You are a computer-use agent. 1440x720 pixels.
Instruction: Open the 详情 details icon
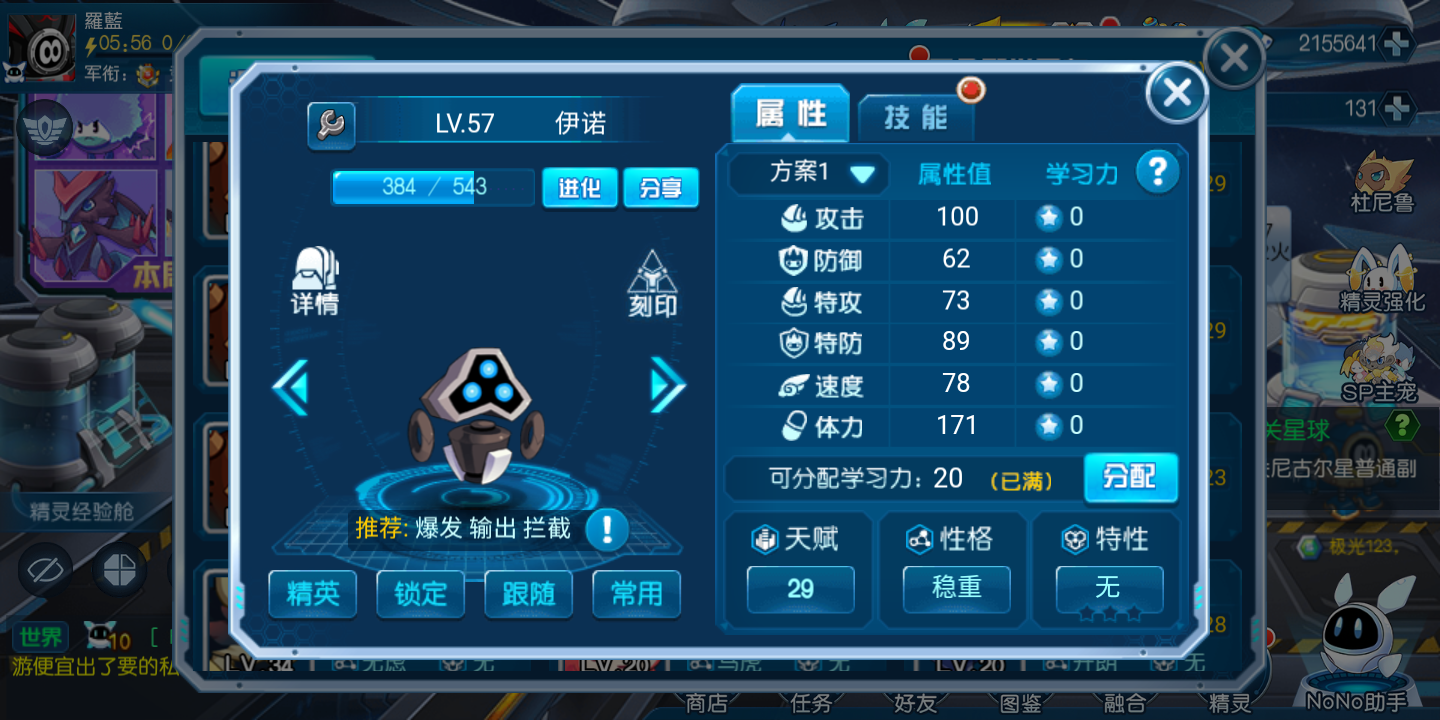pyautogui.click(x=315, y=282)
